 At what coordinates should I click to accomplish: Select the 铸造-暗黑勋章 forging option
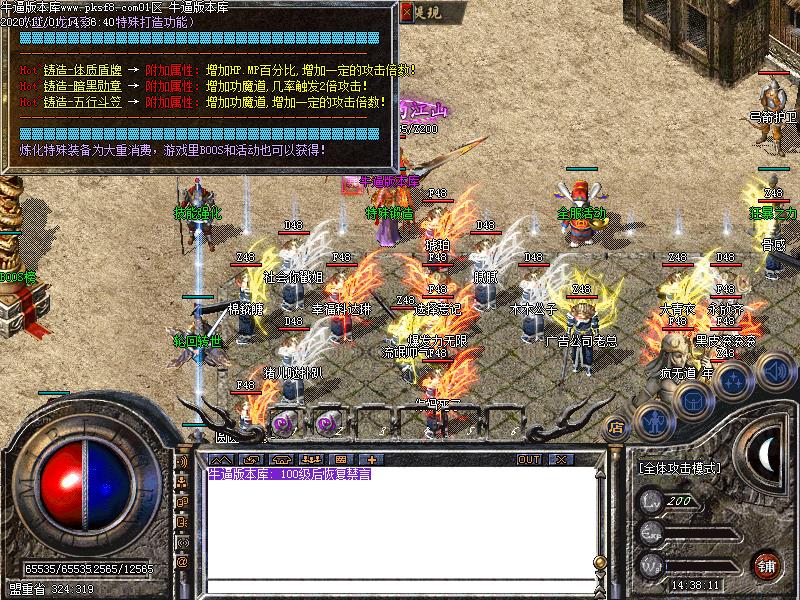click(x=83, y=87)
